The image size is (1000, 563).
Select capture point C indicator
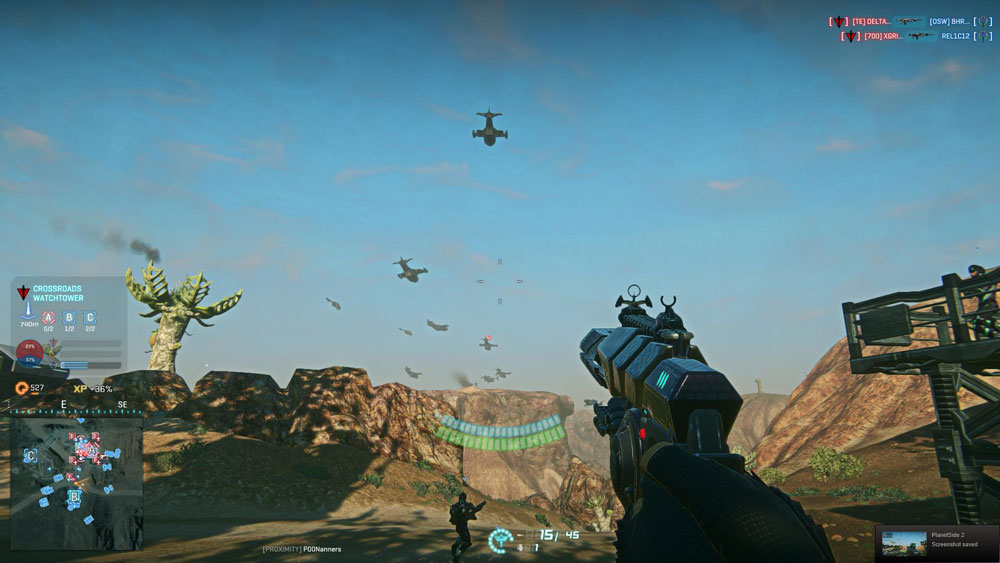[90, 318]
